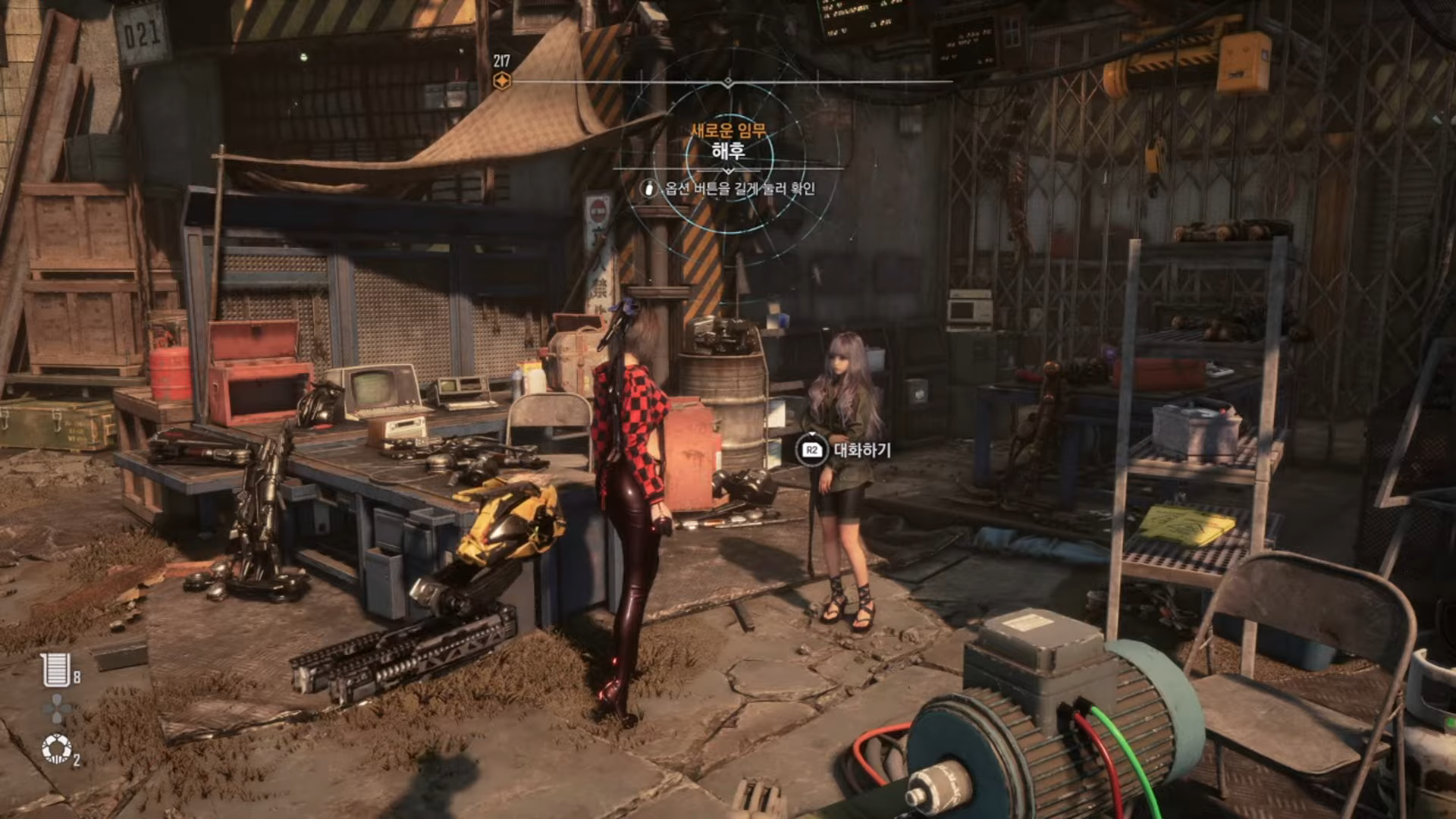
Task: Choose the 대화하기 talk prompt
Action: 843,450
